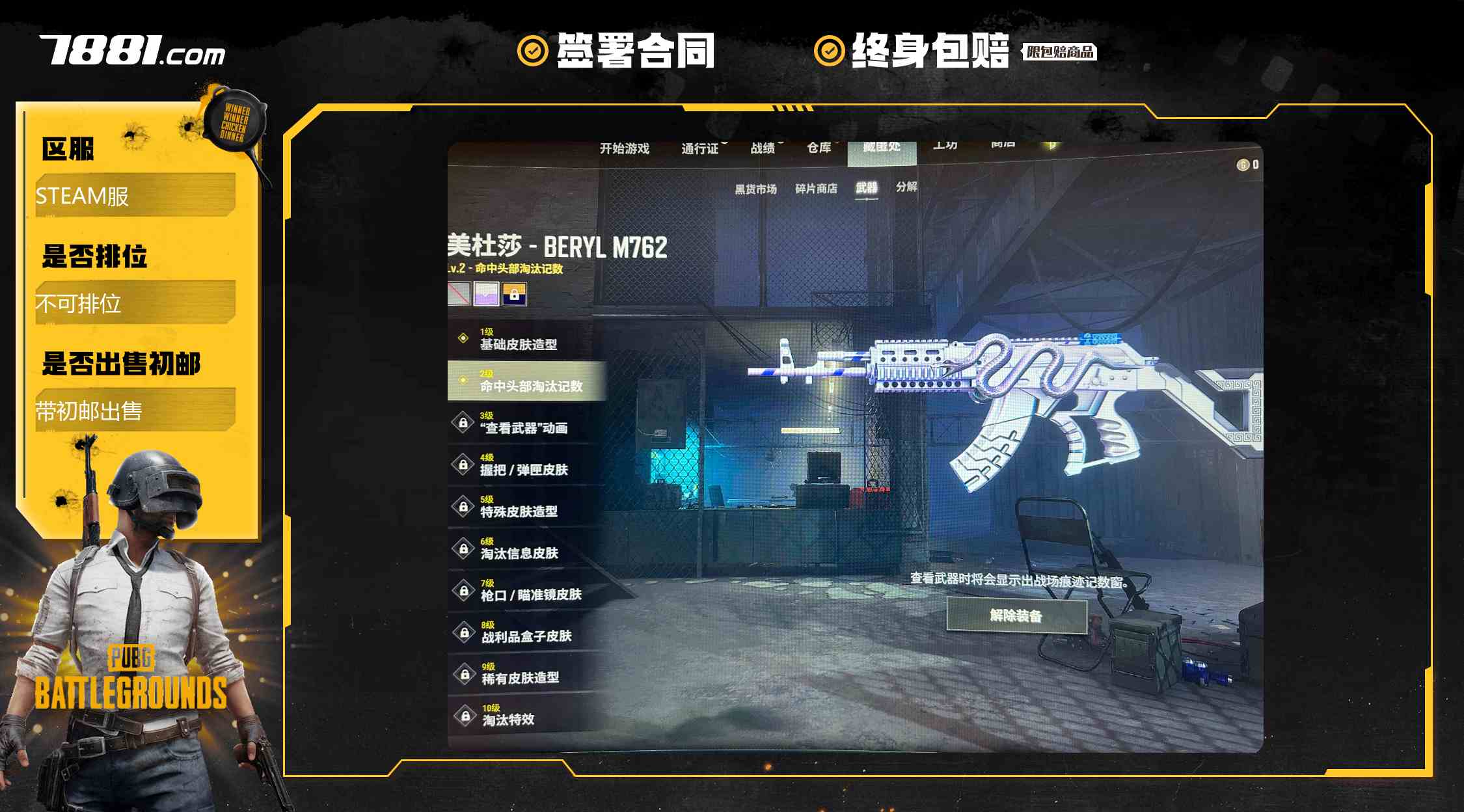The image size is (1464, 812).
Task: Select the 武器 sub-tab
Action: 866,188
